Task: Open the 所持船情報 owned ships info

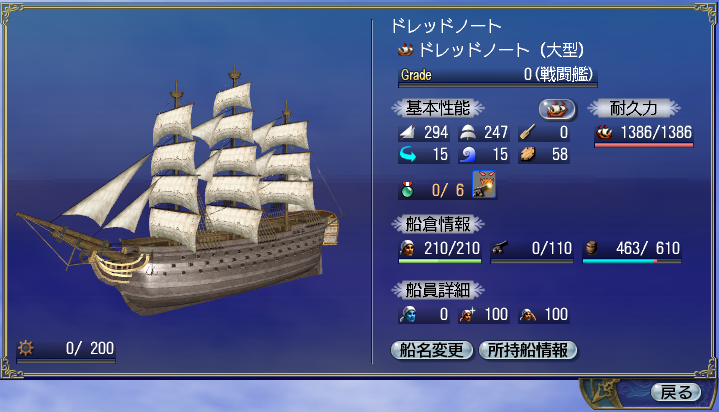Action: tap(528, 350)
